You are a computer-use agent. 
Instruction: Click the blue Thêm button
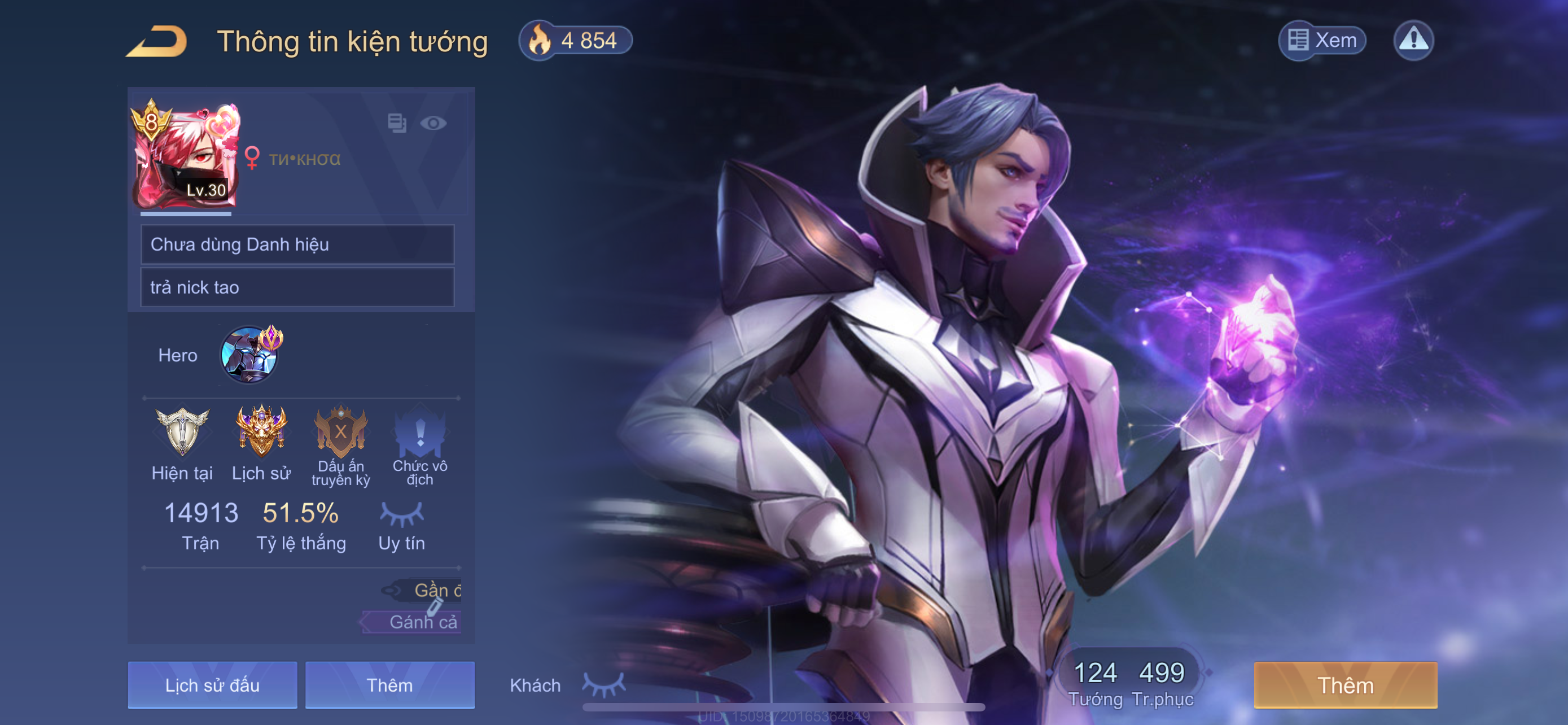click(x=389, y=685)
